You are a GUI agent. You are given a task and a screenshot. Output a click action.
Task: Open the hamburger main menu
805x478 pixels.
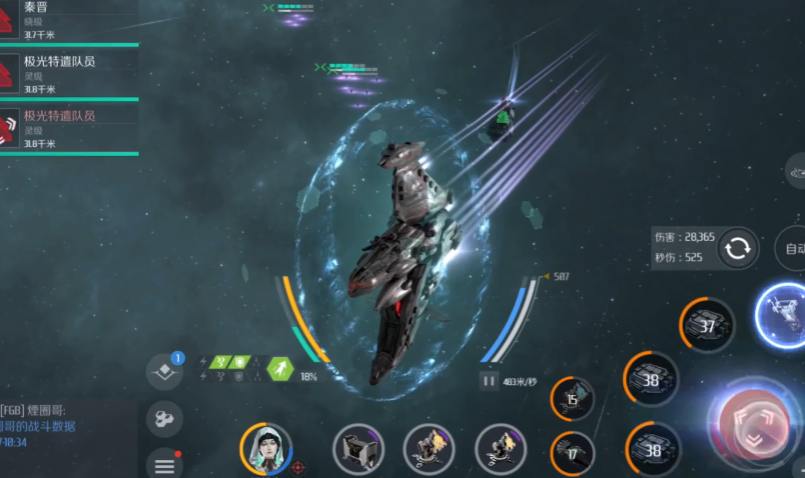(x=164, y=463)
